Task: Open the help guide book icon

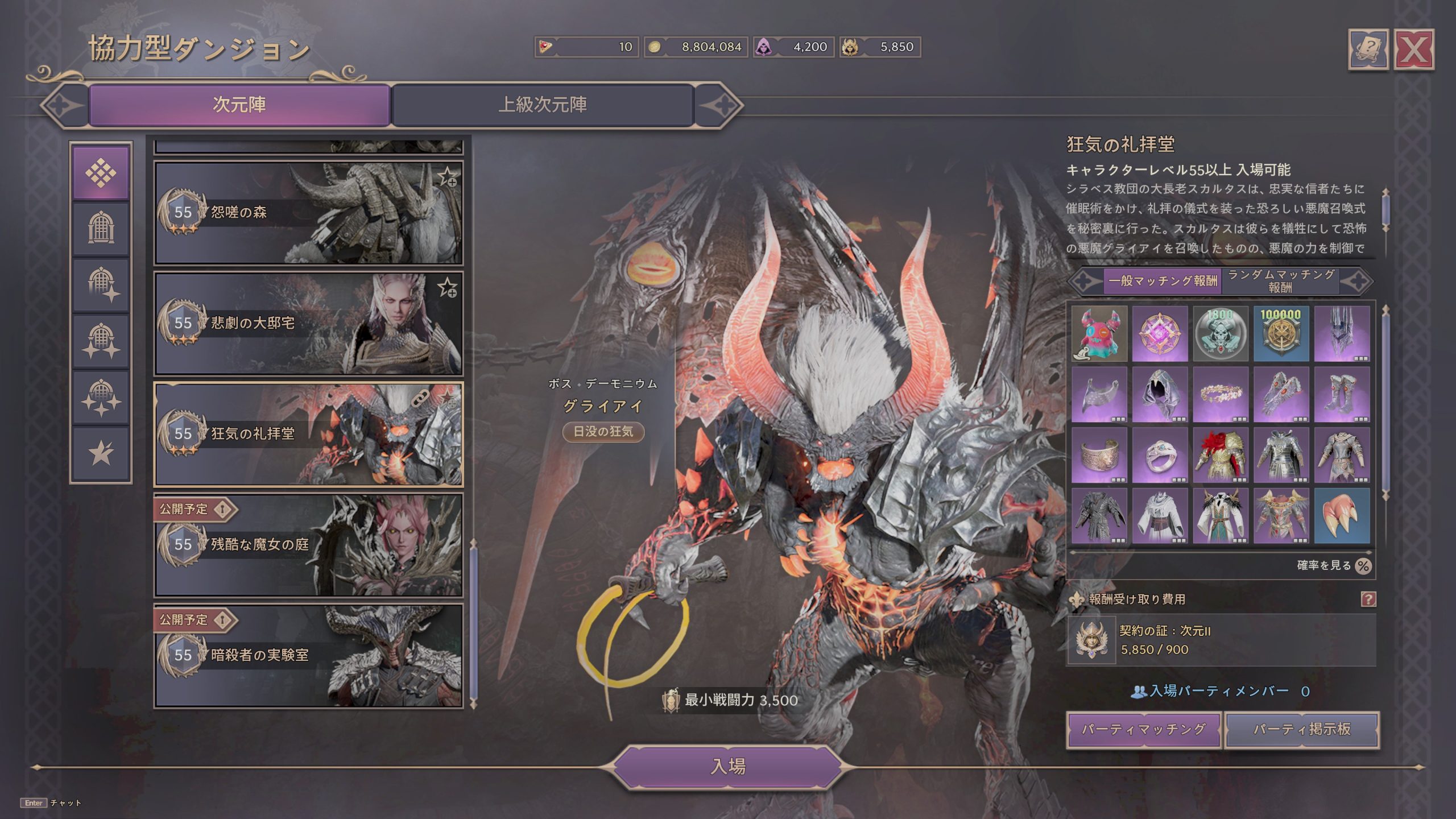Action: click(1368, 50)
